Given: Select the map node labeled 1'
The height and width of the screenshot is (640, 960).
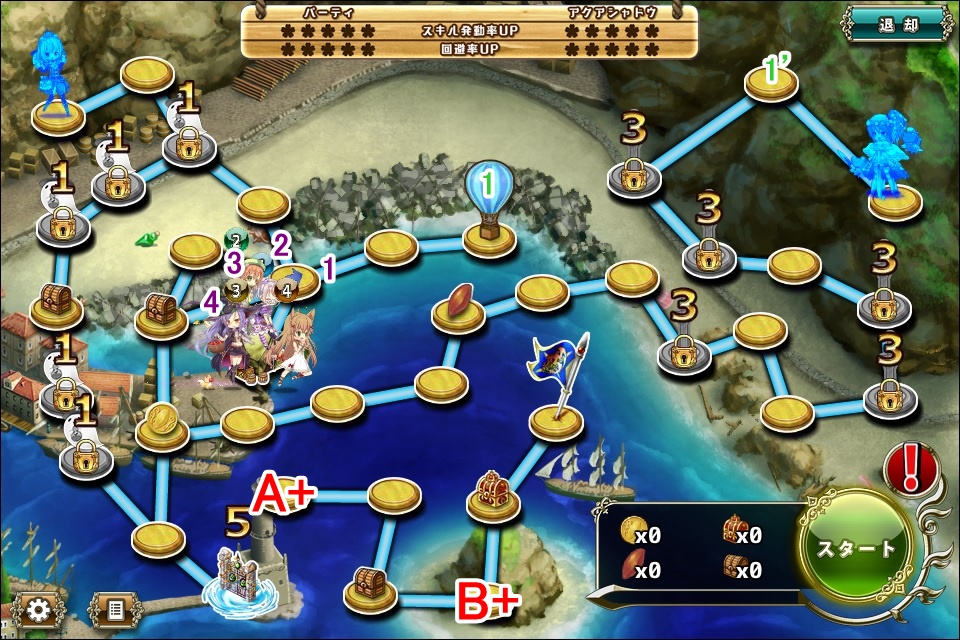Looking at the screenshot, I should 771,83.
